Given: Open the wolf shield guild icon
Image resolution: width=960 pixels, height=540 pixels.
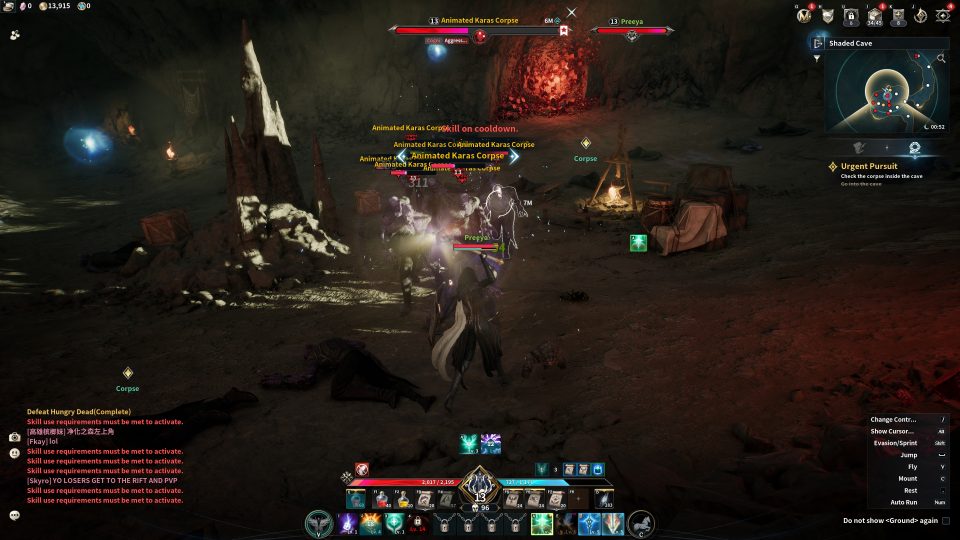Looking at the screenshot, I should [x=826, y=16].
